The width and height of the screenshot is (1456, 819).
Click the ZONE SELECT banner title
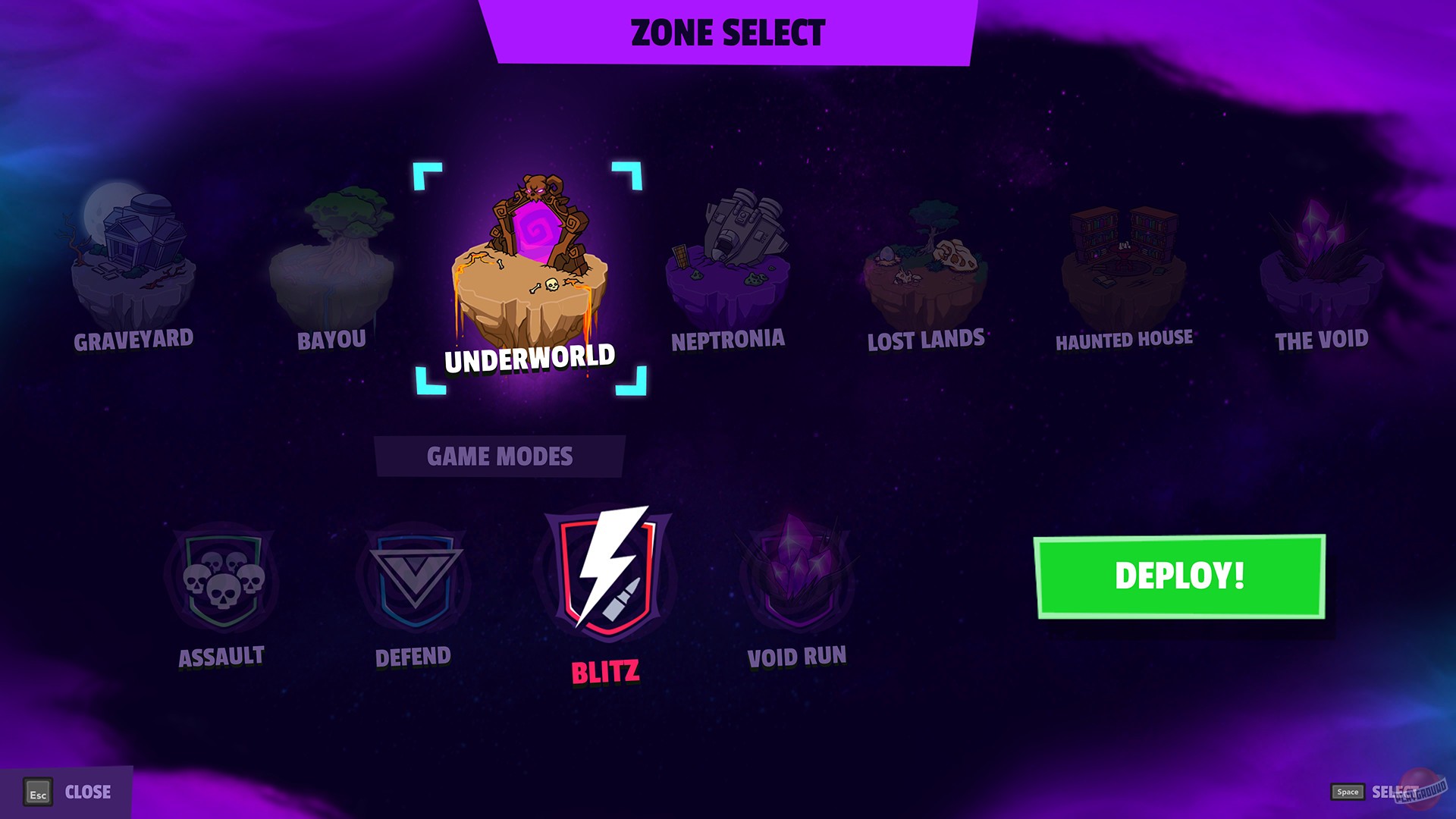pos(727,33)
